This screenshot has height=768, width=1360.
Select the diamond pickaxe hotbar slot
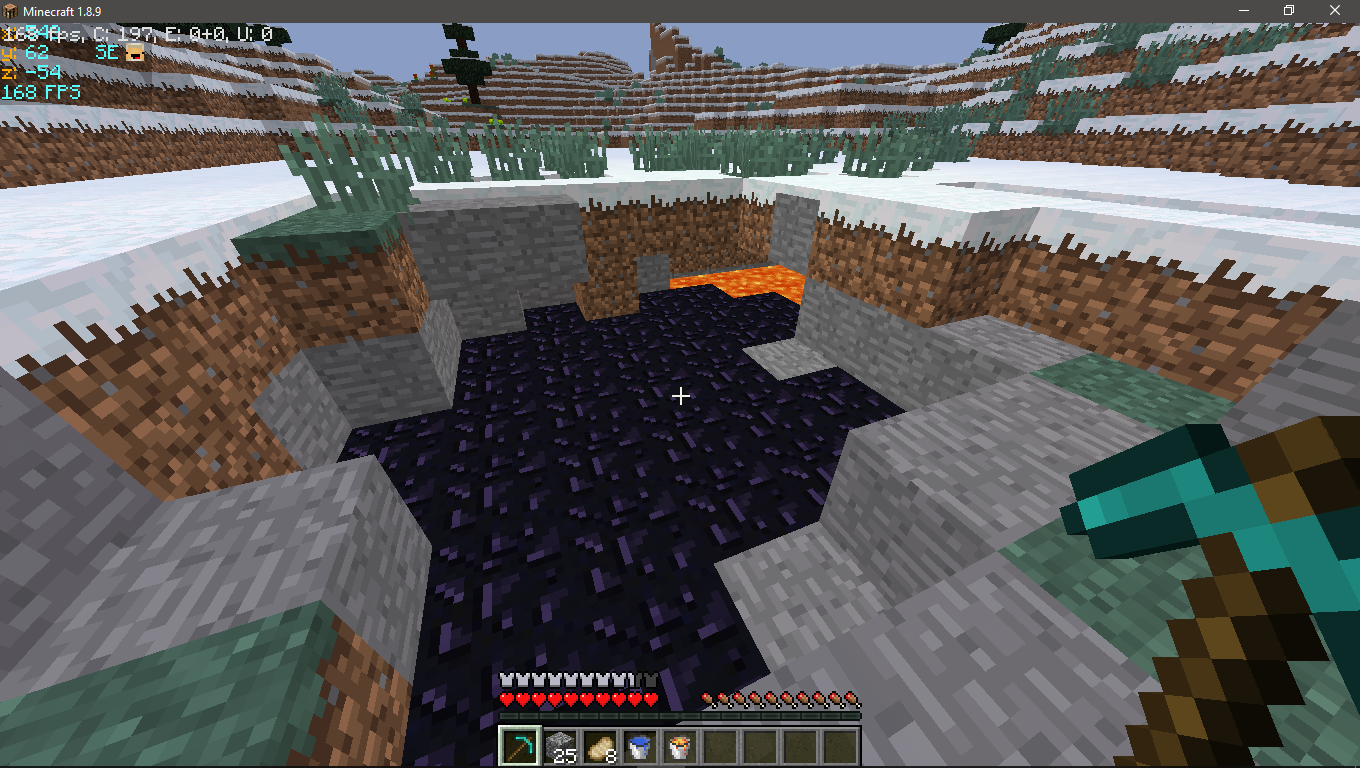pos(519,746)
